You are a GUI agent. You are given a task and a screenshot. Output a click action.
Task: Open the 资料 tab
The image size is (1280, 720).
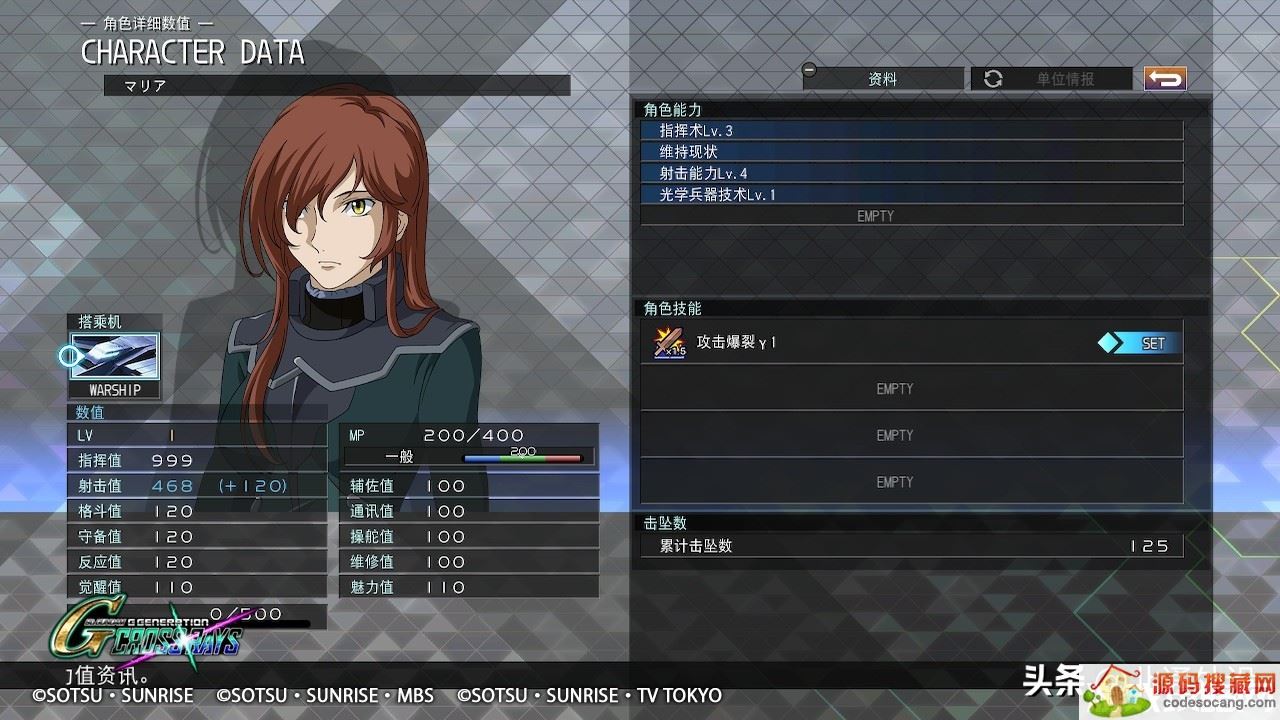[882, 79]
